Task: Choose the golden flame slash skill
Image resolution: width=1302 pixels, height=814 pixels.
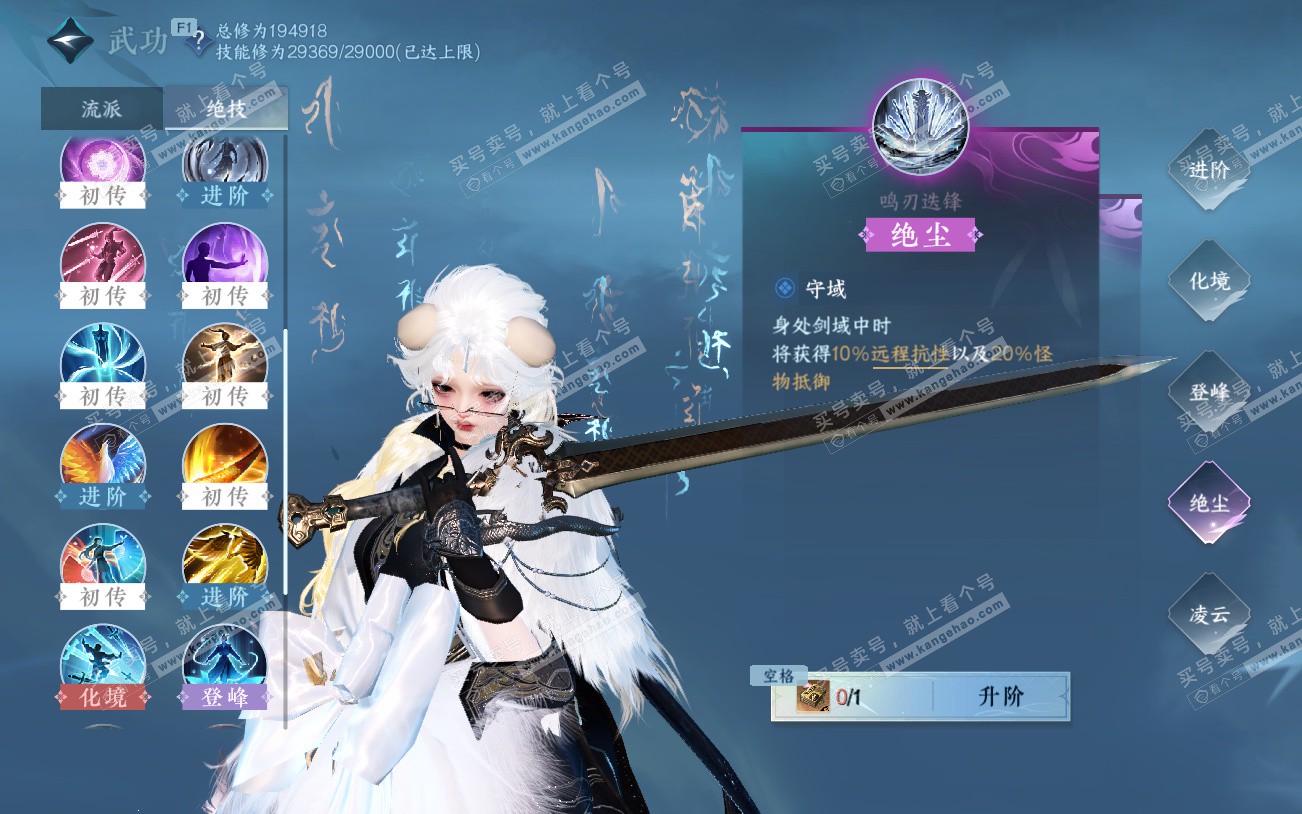Action: (x=225, y=460)
